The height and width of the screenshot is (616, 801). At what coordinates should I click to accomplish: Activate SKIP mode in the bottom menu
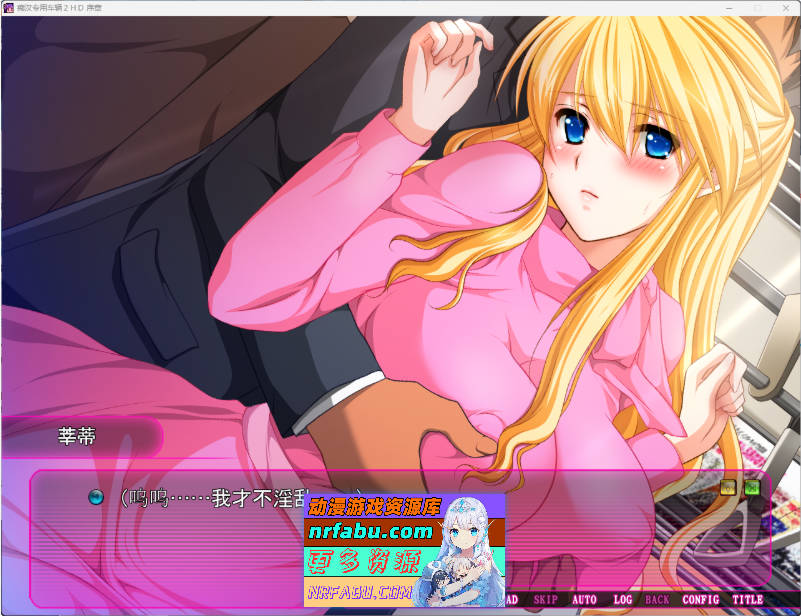click(546, 600)
